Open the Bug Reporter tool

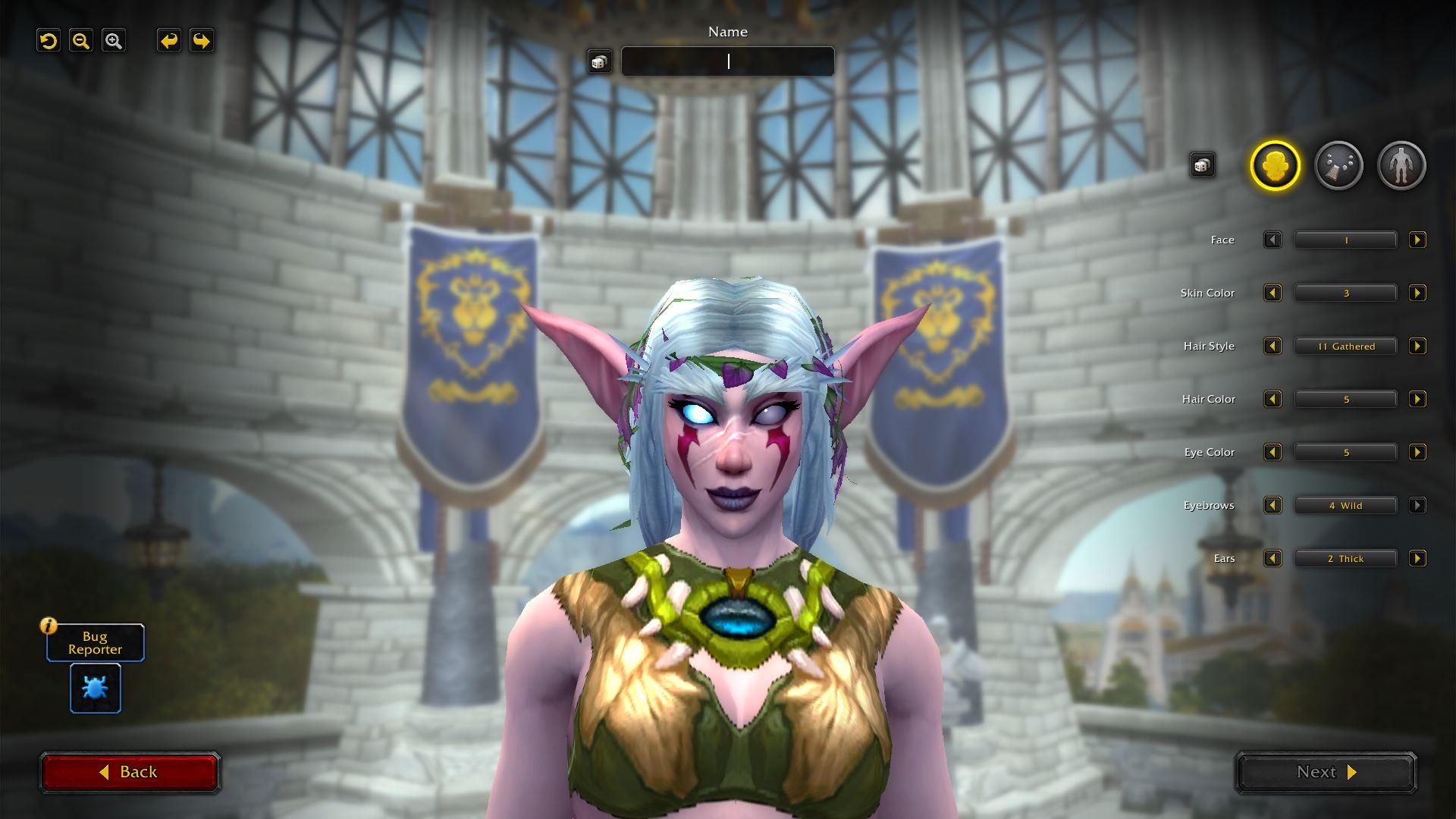(96, 688)
